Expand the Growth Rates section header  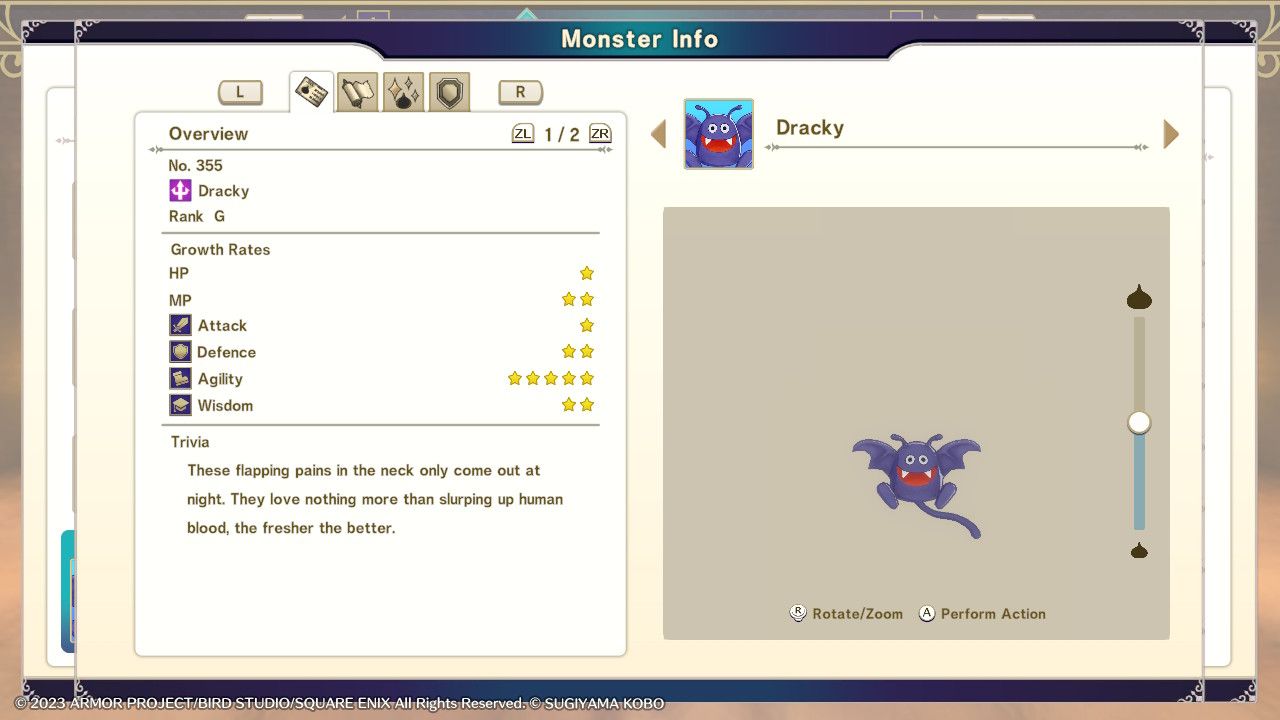(x=219, y=249)
